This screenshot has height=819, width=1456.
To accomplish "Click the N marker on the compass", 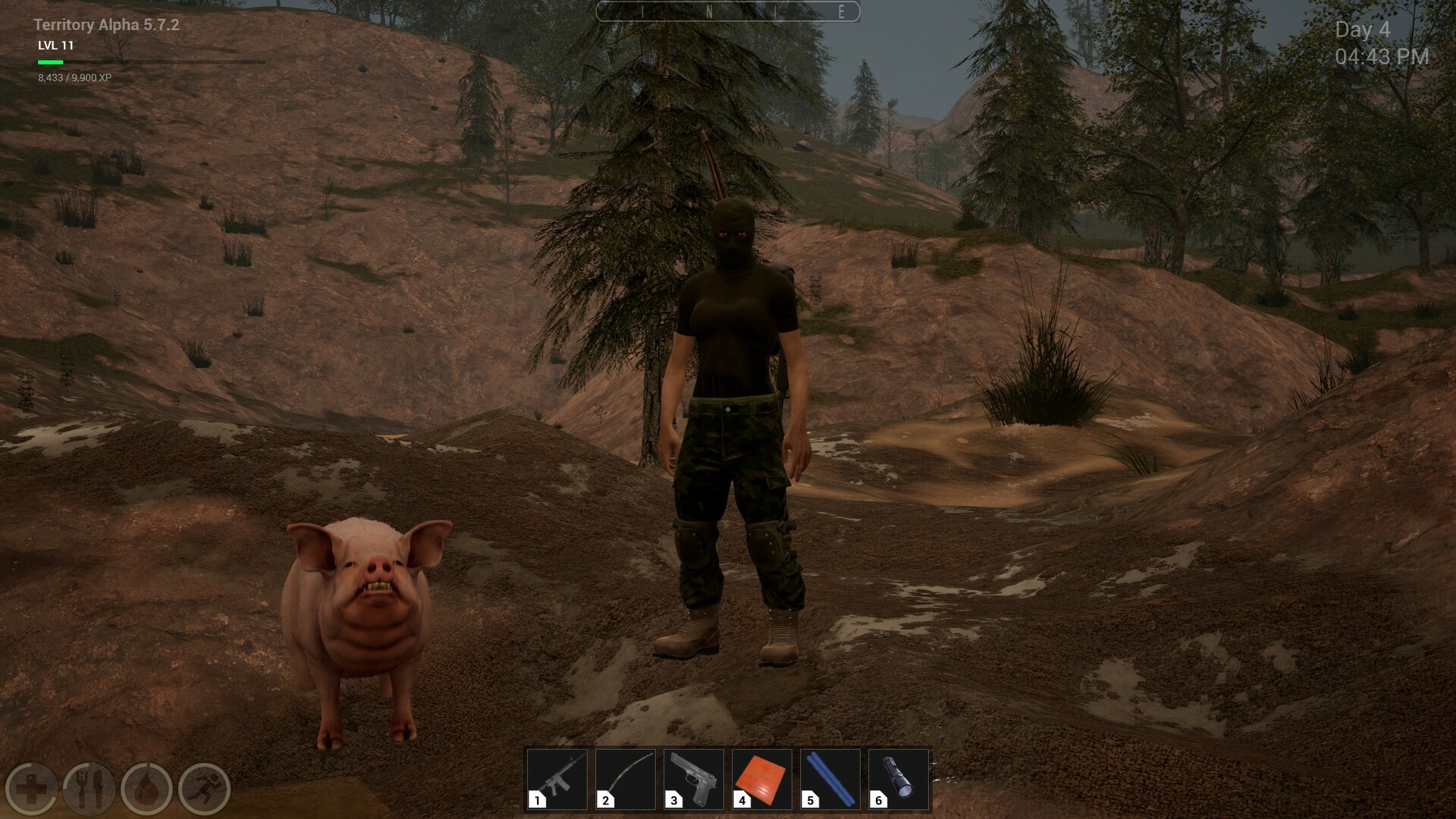I will pyautogui.click(x=709, y=12).
